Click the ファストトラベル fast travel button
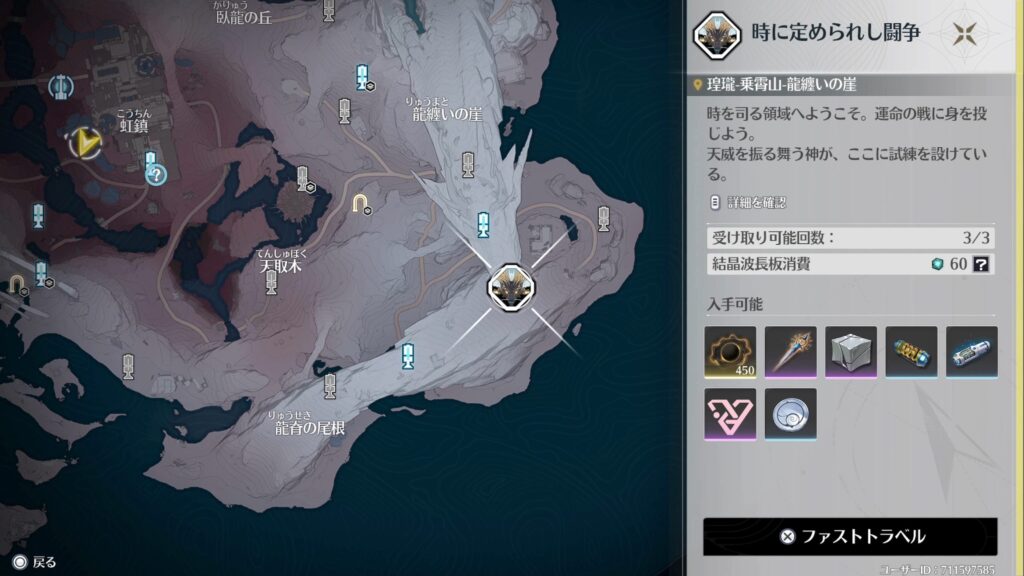This screenshot has width=1024, height=576. pyautogui.click(x=850, y=536)
